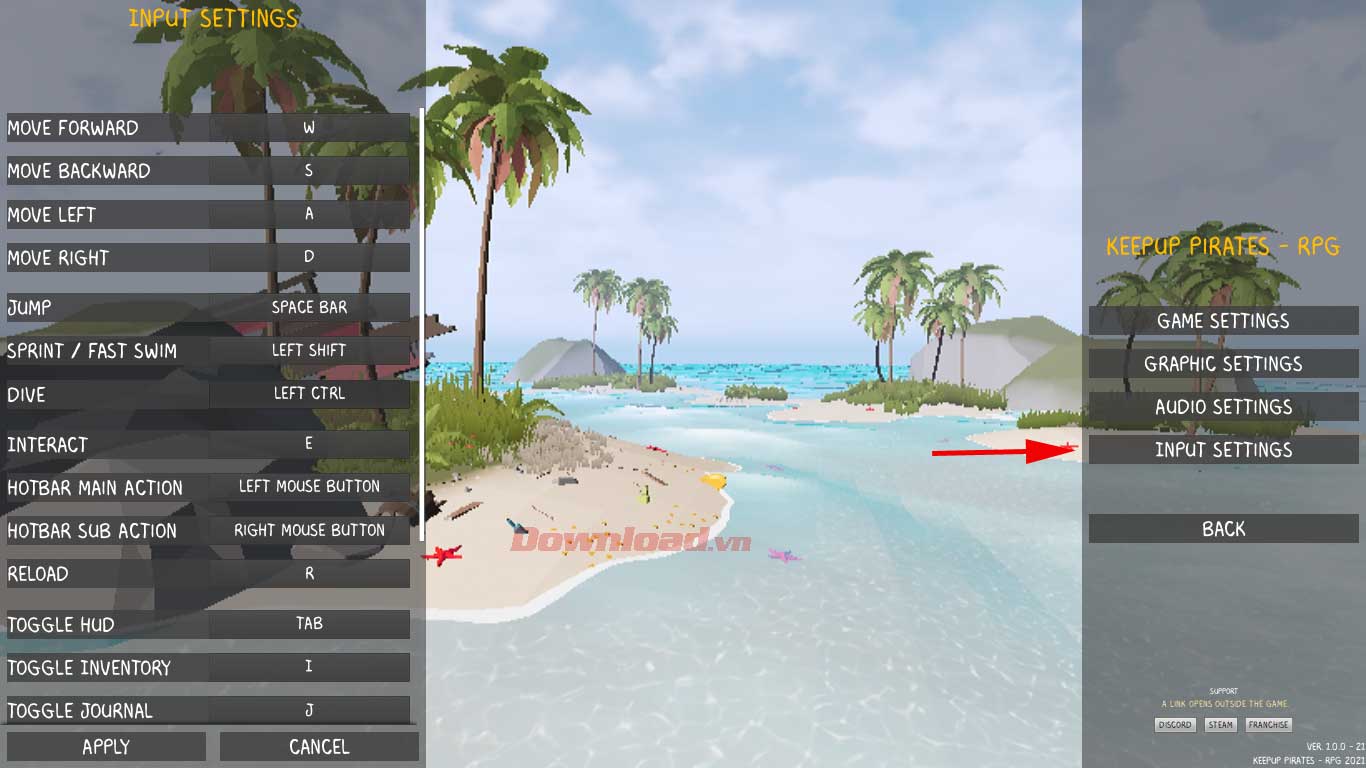Change the Move Left key assignment
This screenshot has width=1366, height=768.
point(310,214)
